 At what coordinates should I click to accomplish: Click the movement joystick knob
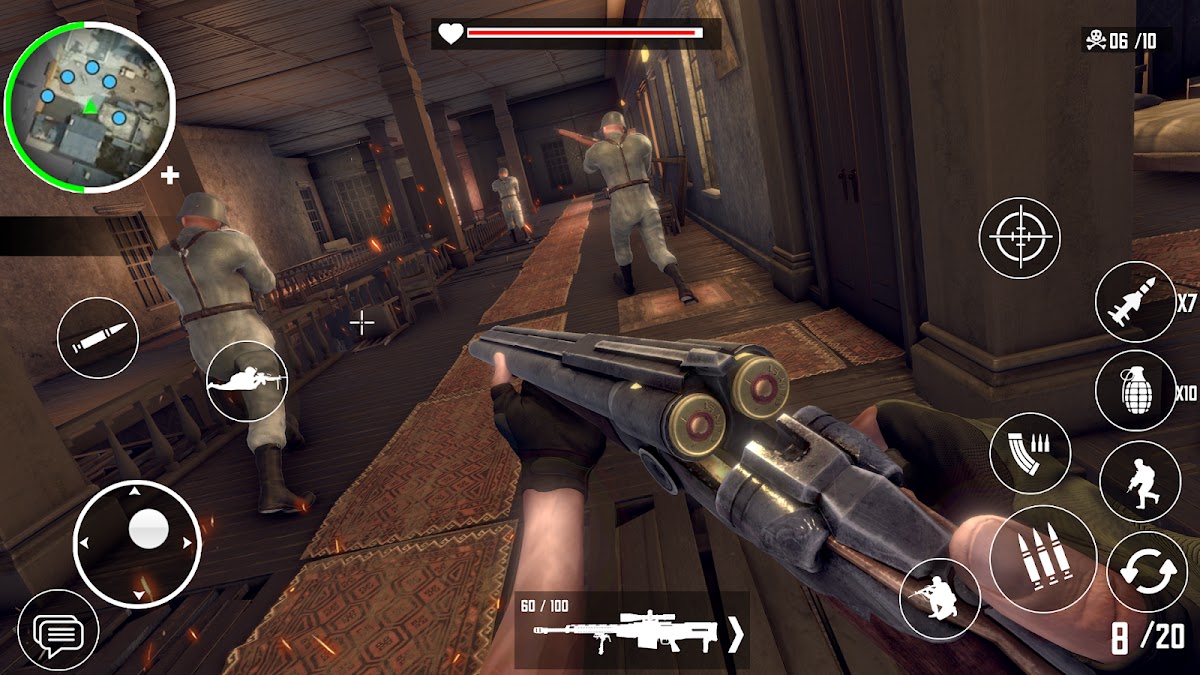pos(149,527)
